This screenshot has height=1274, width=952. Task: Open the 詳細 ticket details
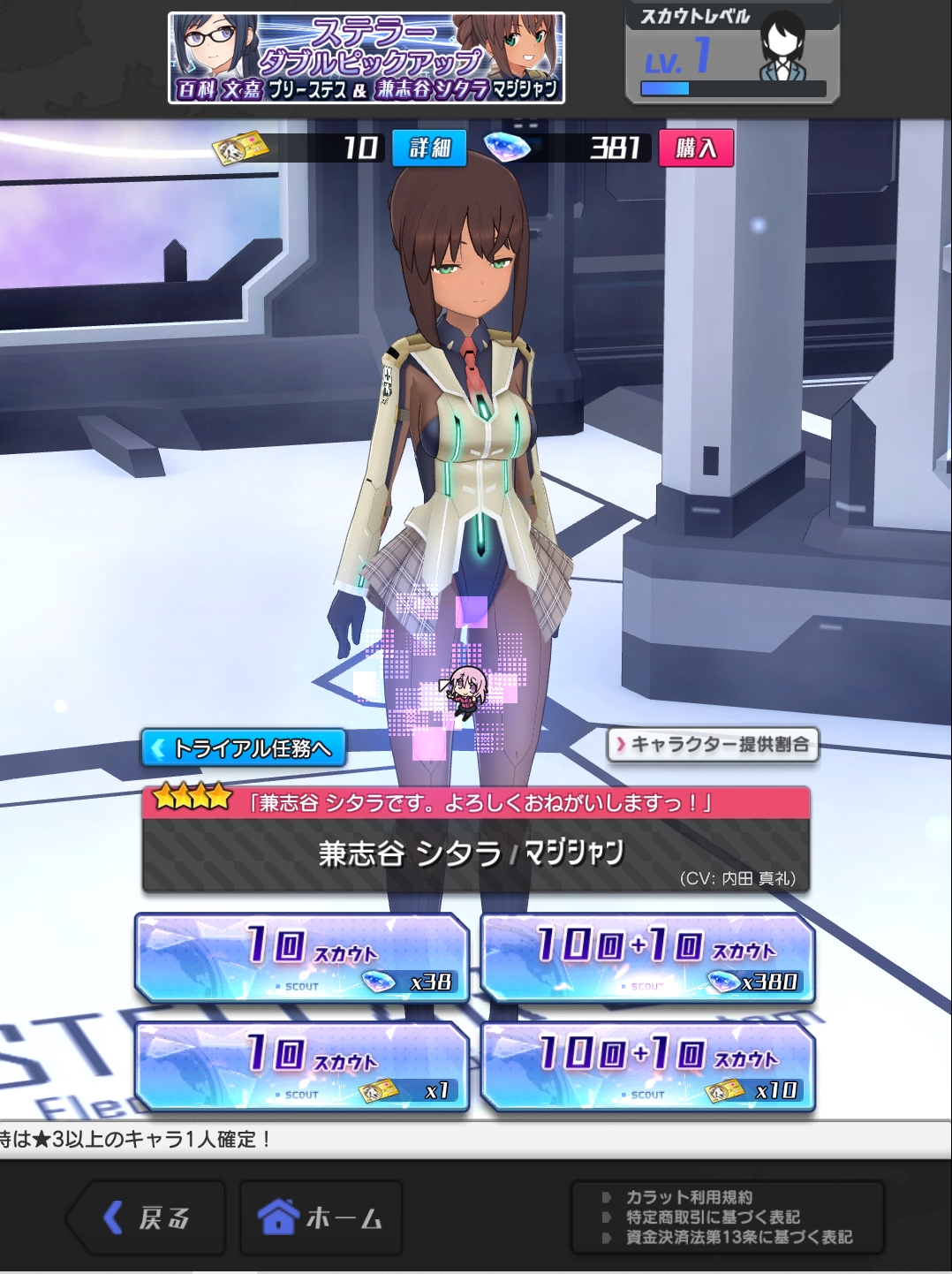(429, 148)
